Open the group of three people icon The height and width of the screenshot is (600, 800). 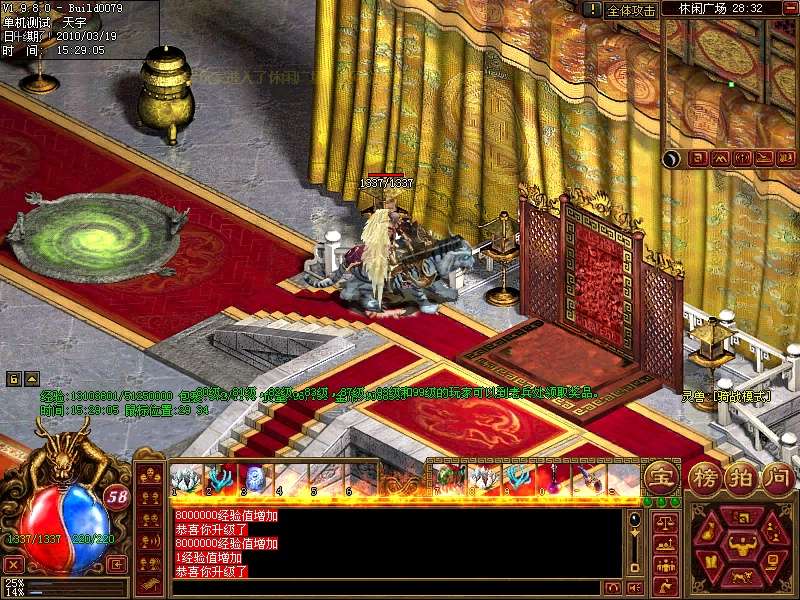pos(663,565)
